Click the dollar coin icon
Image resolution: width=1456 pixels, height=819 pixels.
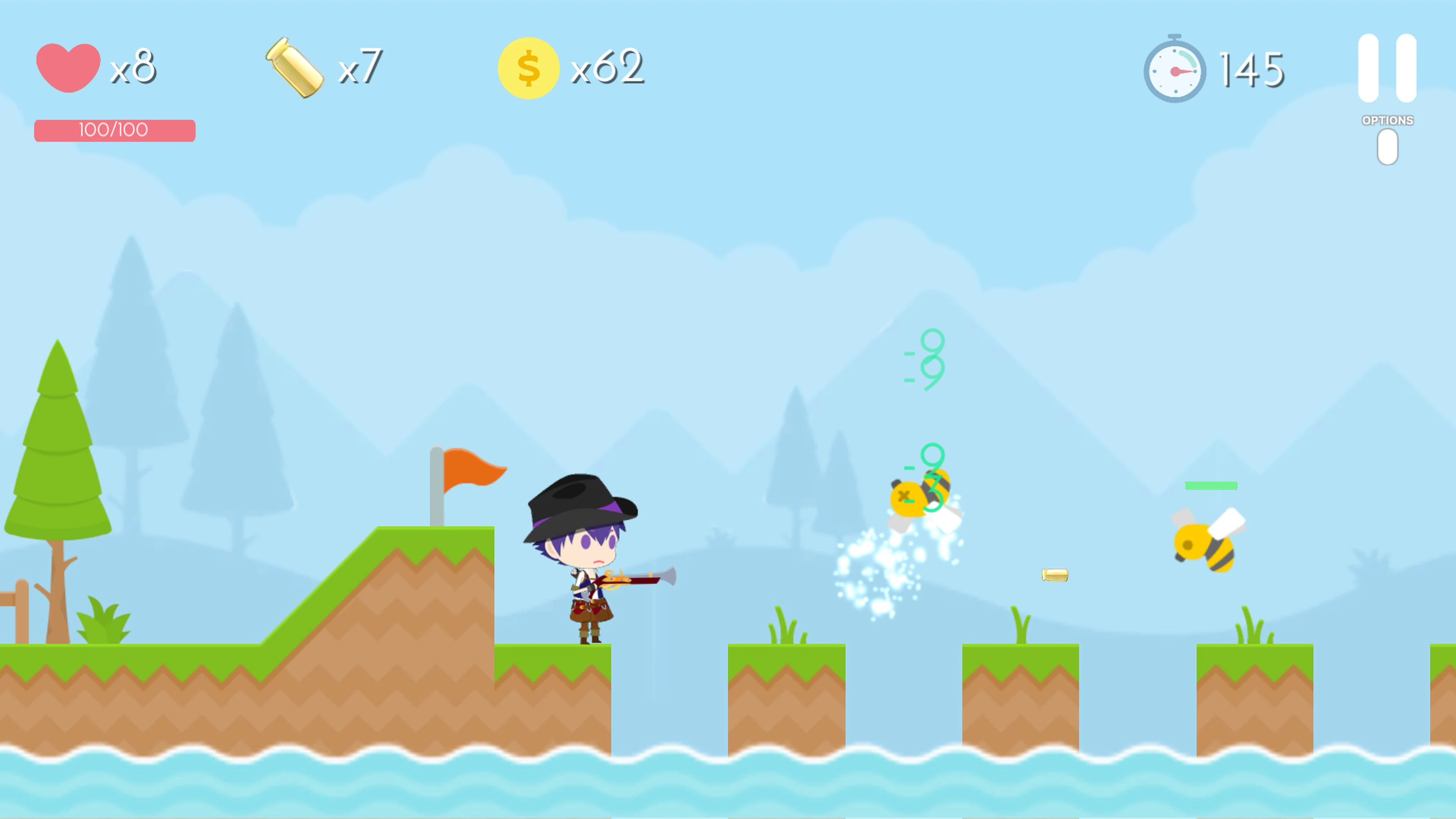point(529,67)
